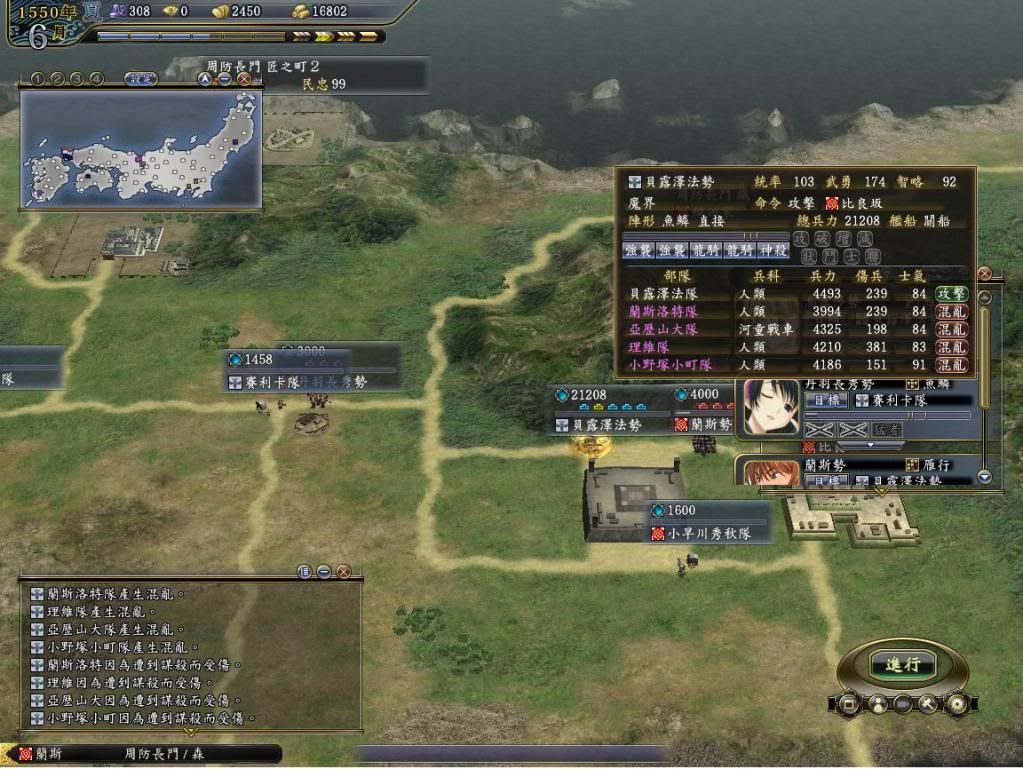Click the 進行 proceed button
This screenshot has width=1023, height=769.
click(x=902, y=665)
